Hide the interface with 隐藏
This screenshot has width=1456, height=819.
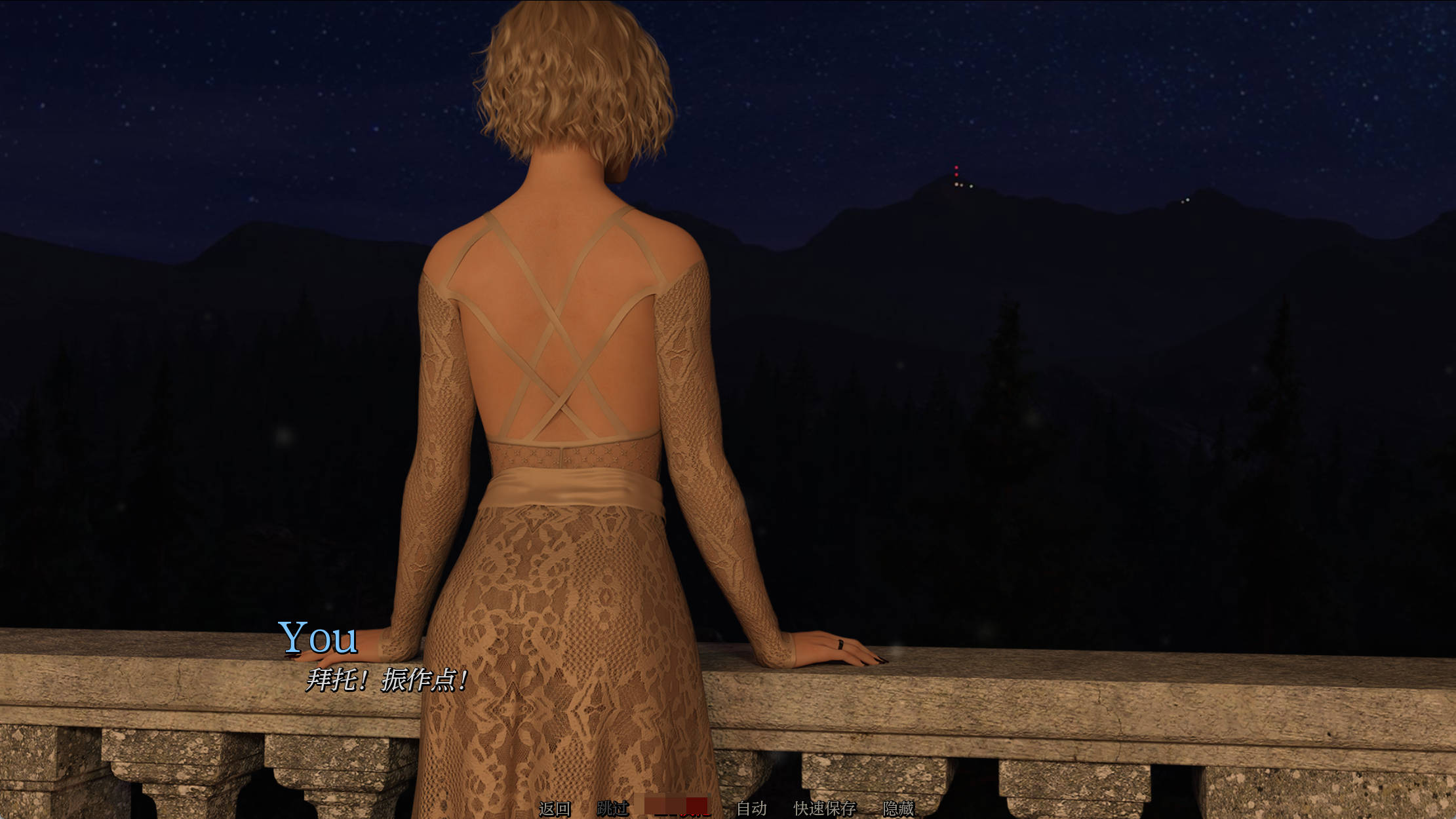(x=898, y=809)
